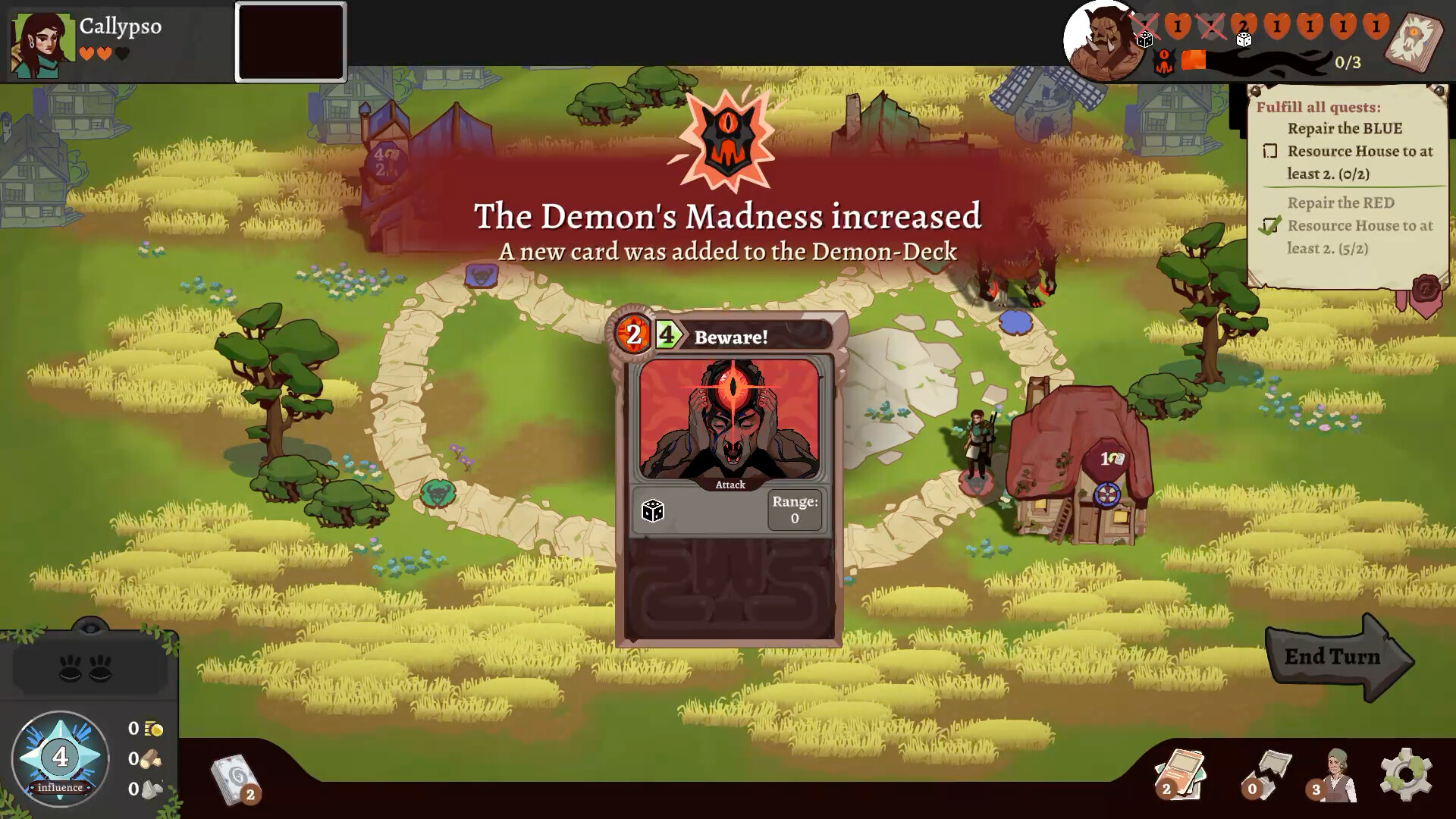Screen dimensions: 1456x819
Task: Click the completed Repair the RED quest checkmark
Action: point(1271,225)
